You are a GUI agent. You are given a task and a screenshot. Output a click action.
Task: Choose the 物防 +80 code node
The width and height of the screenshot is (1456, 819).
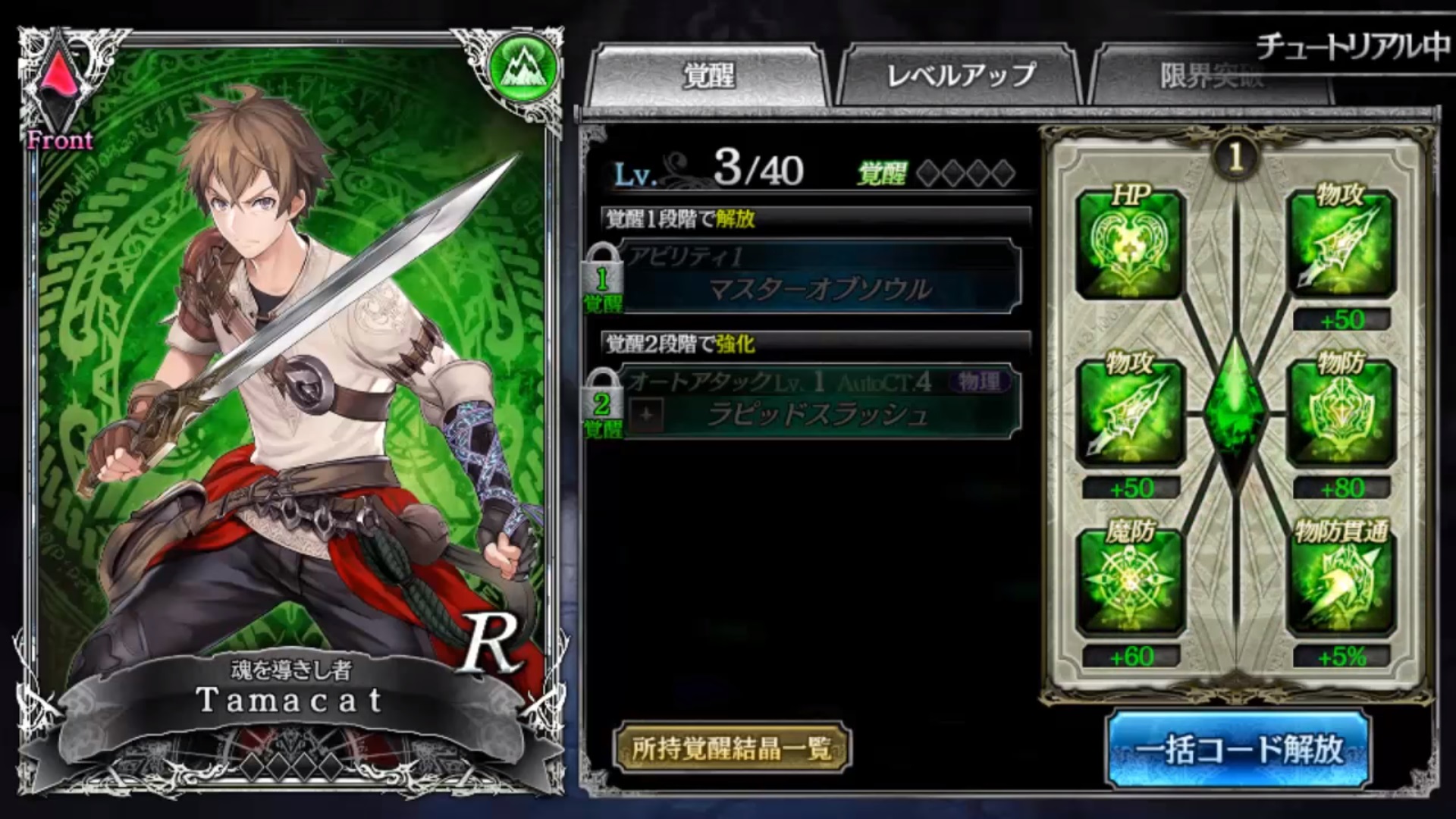point(1341,413)
